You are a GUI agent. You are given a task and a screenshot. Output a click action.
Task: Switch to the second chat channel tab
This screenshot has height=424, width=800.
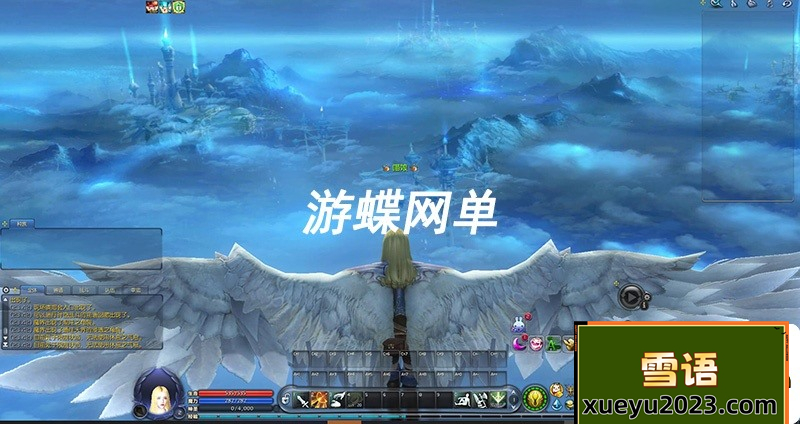58,290
